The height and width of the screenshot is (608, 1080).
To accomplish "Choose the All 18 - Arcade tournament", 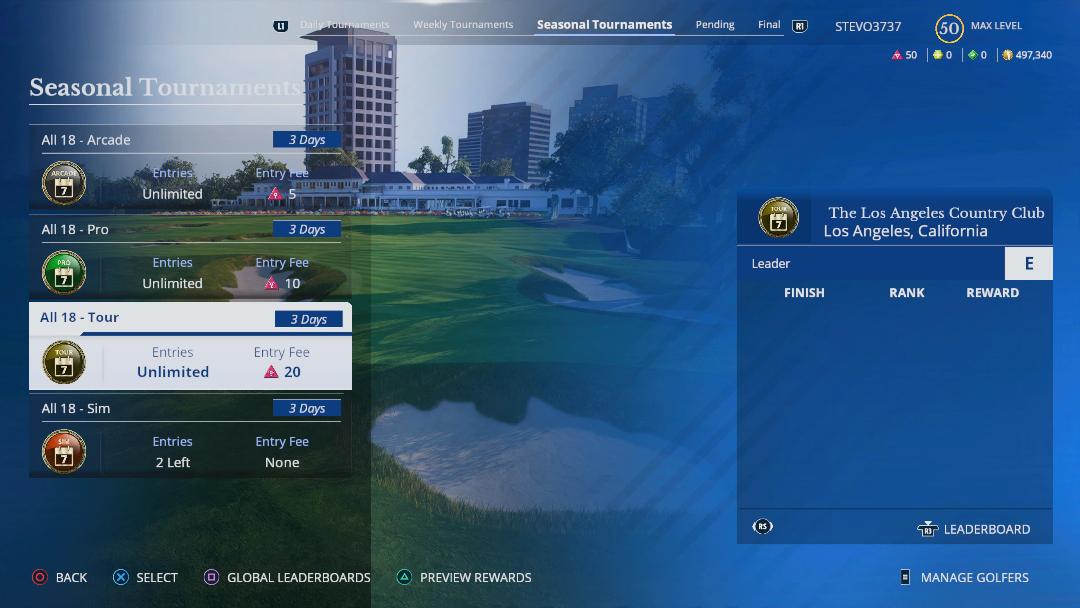I will pyautogui.click(x=190, y=168).
